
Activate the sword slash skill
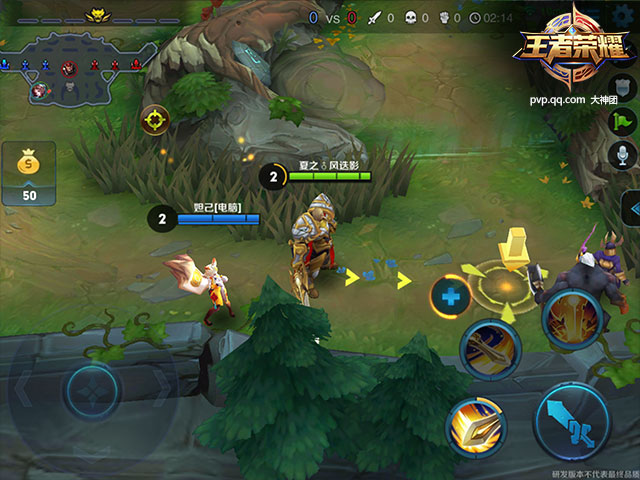[x=490, y=348]
